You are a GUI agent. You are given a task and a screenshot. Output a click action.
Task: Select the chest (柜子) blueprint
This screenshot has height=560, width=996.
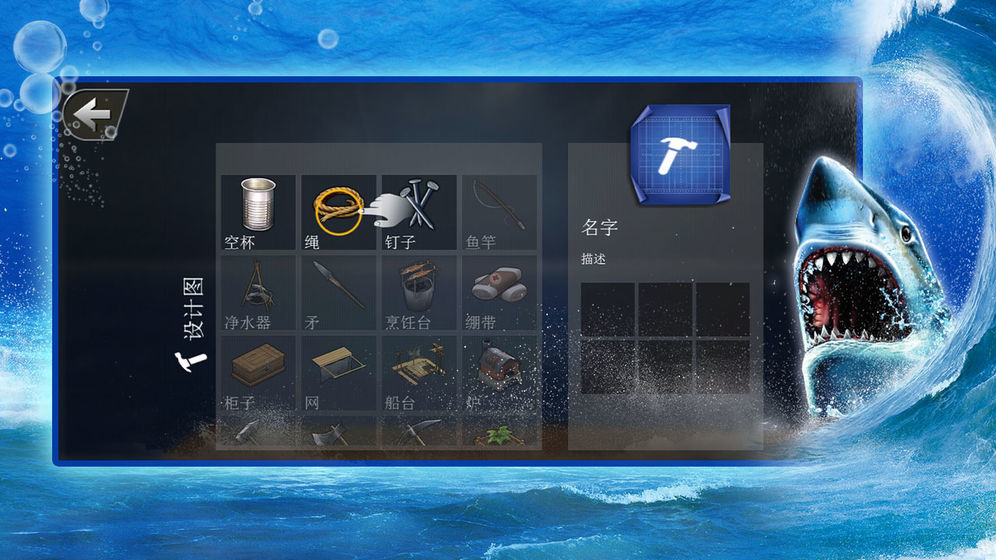click(x=258, y=372)
